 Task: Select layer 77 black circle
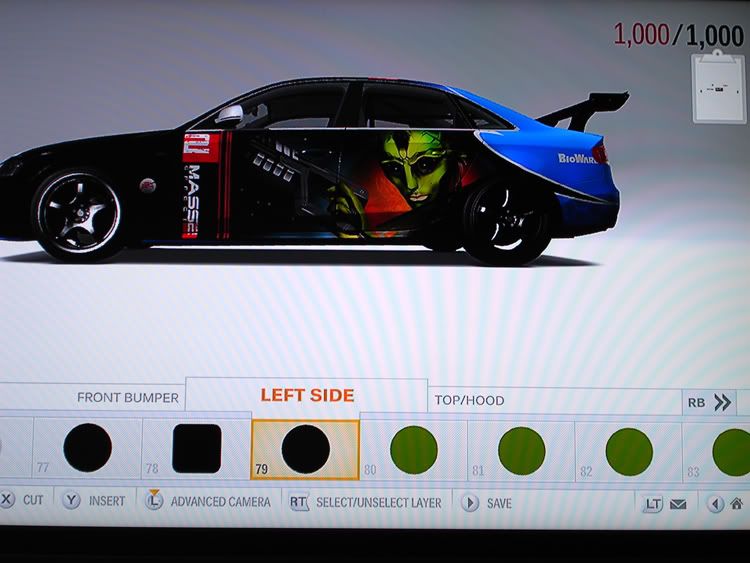(x=88, y=448)
